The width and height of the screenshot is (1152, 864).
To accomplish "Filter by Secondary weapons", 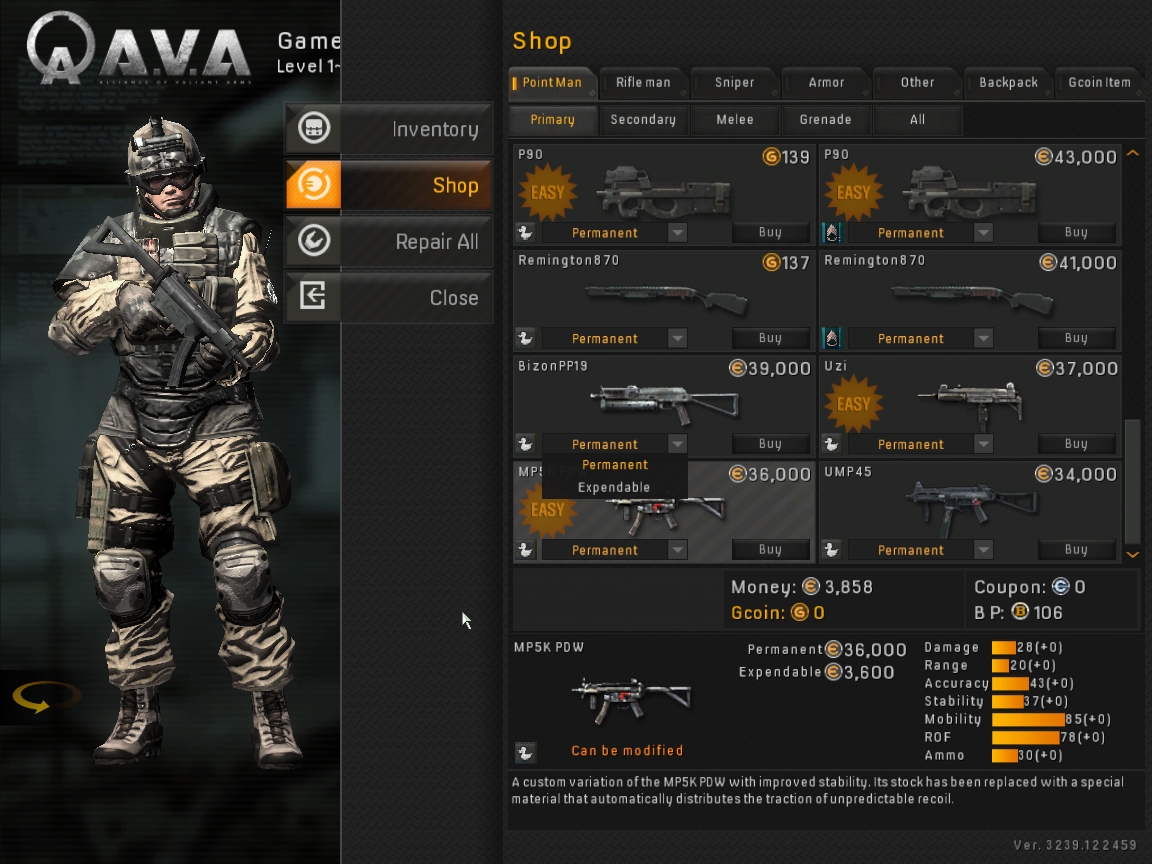I will tap(643, 120).
